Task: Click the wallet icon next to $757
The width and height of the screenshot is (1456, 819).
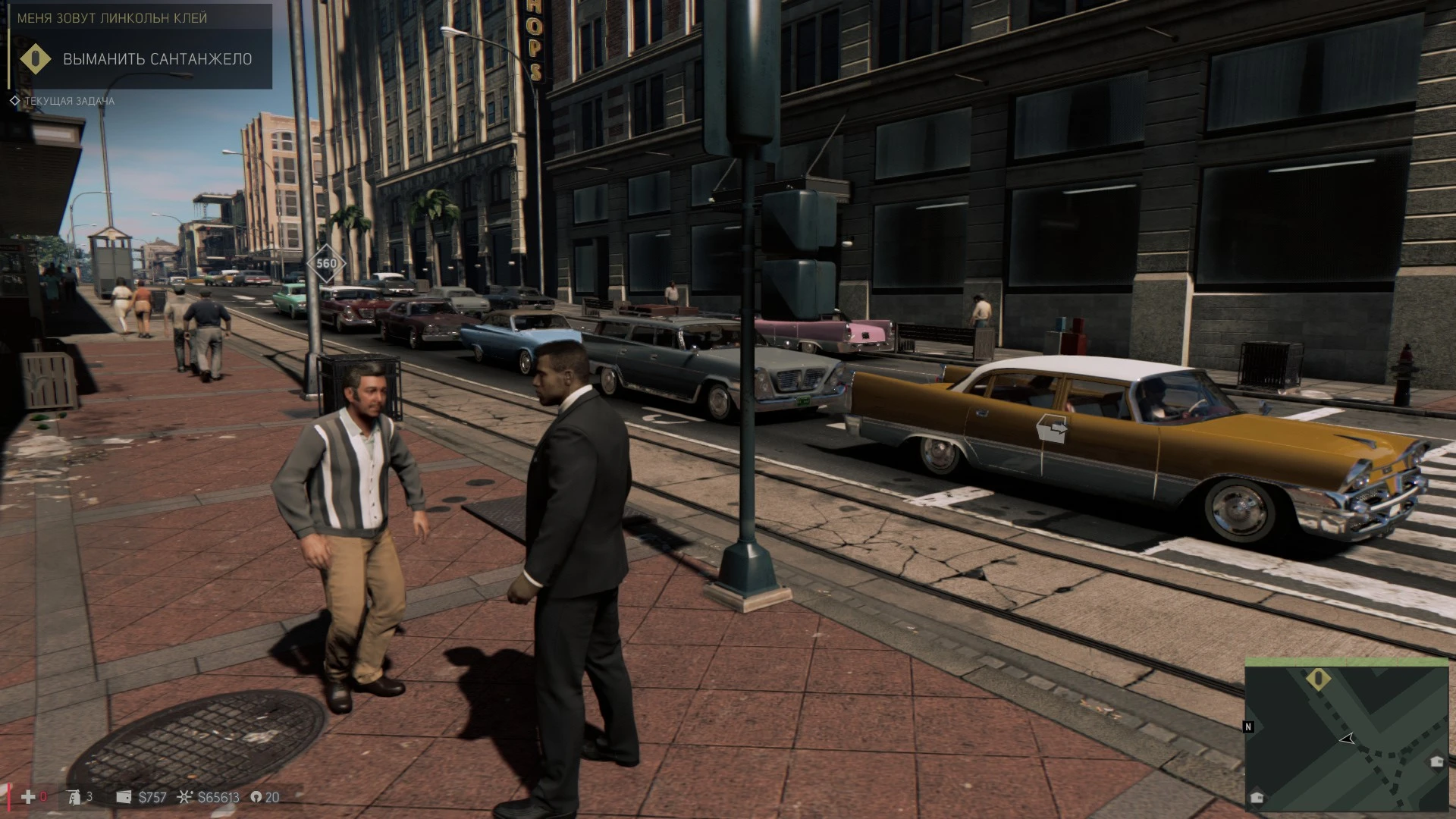Action: [x=124, y=797]
